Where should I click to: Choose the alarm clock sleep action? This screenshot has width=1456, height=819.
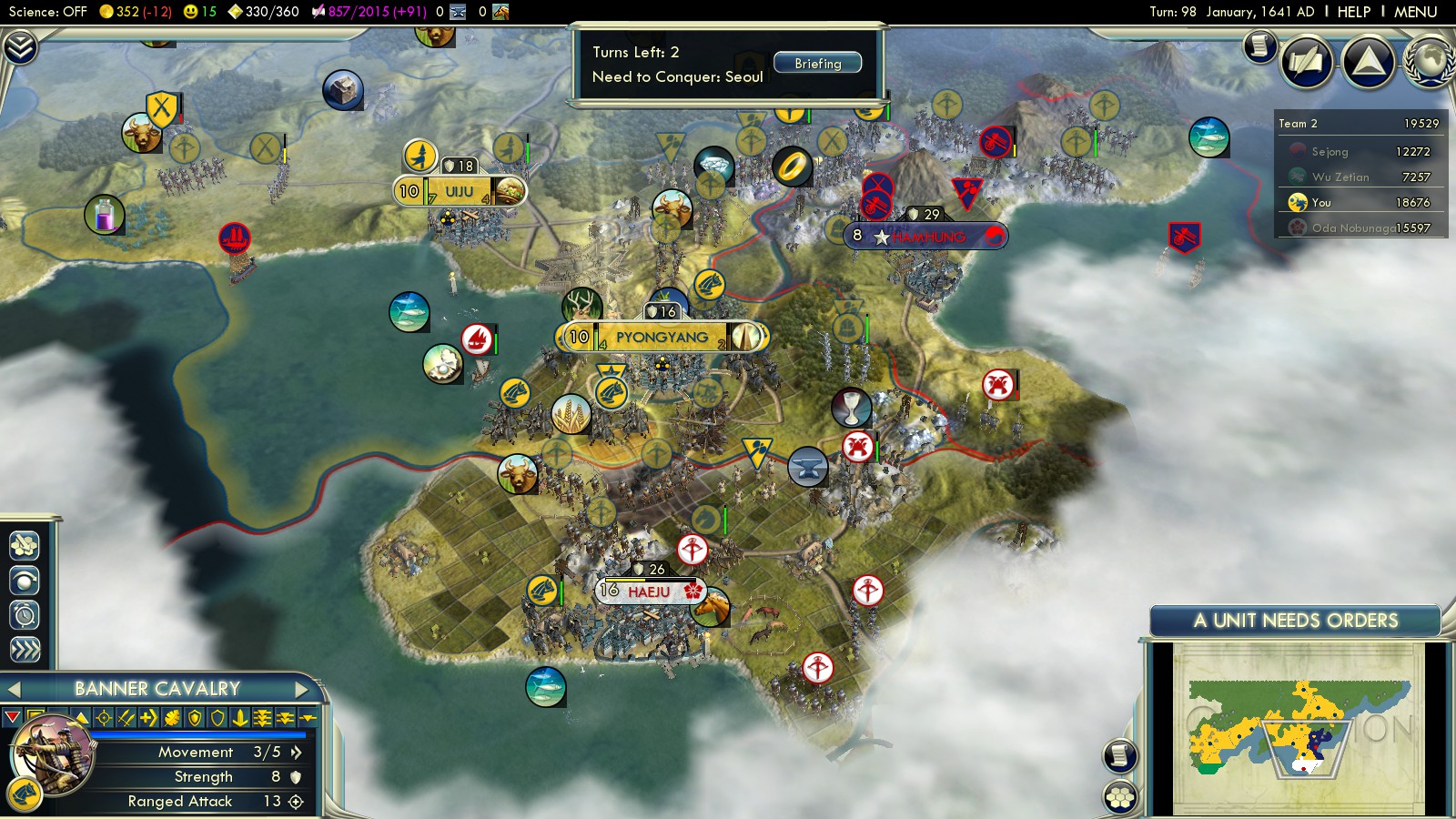click(x=25, y=615)
